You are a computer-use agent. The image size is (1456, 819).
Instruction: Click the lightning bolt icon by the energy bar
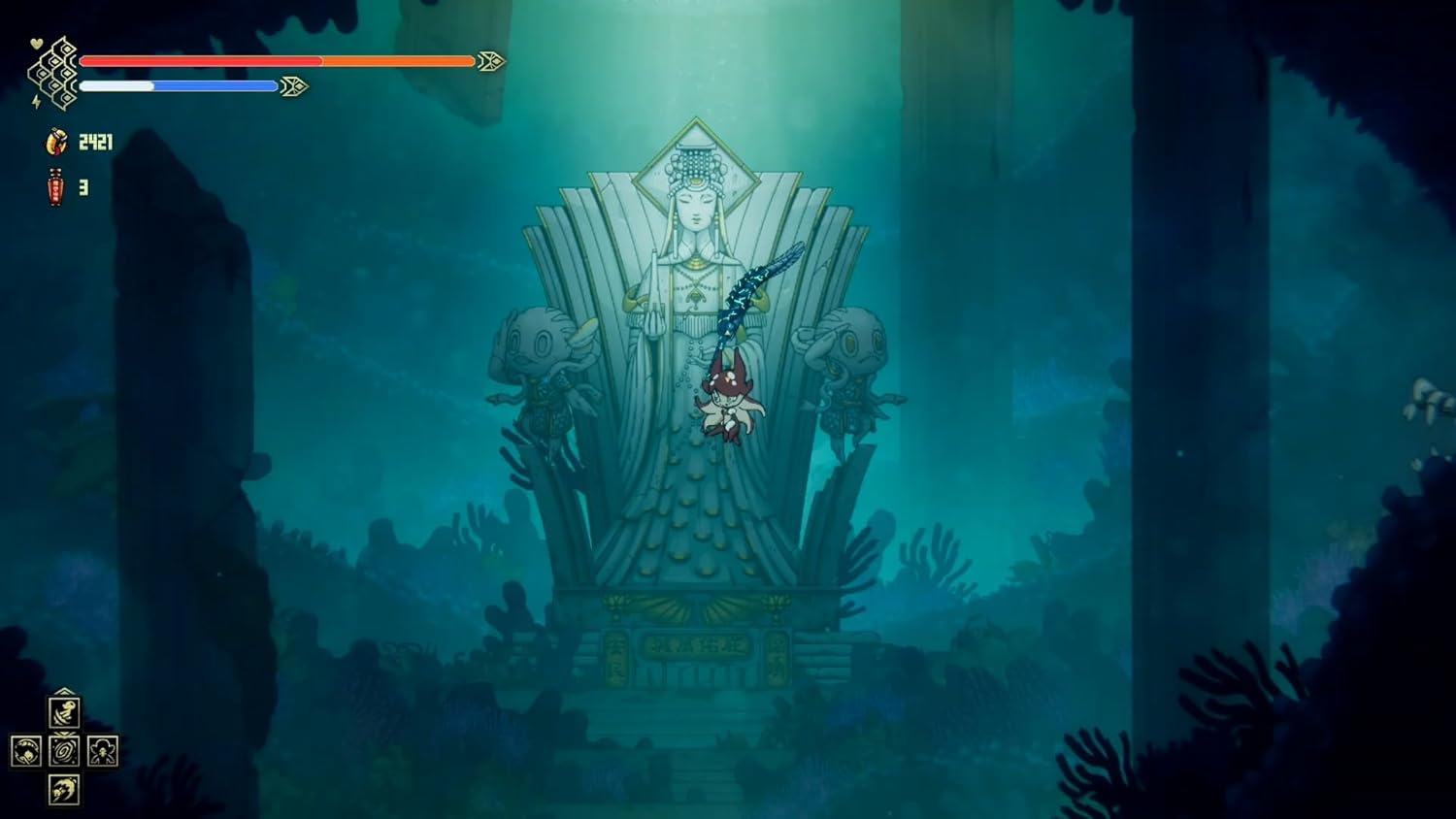tap(35, 101)
